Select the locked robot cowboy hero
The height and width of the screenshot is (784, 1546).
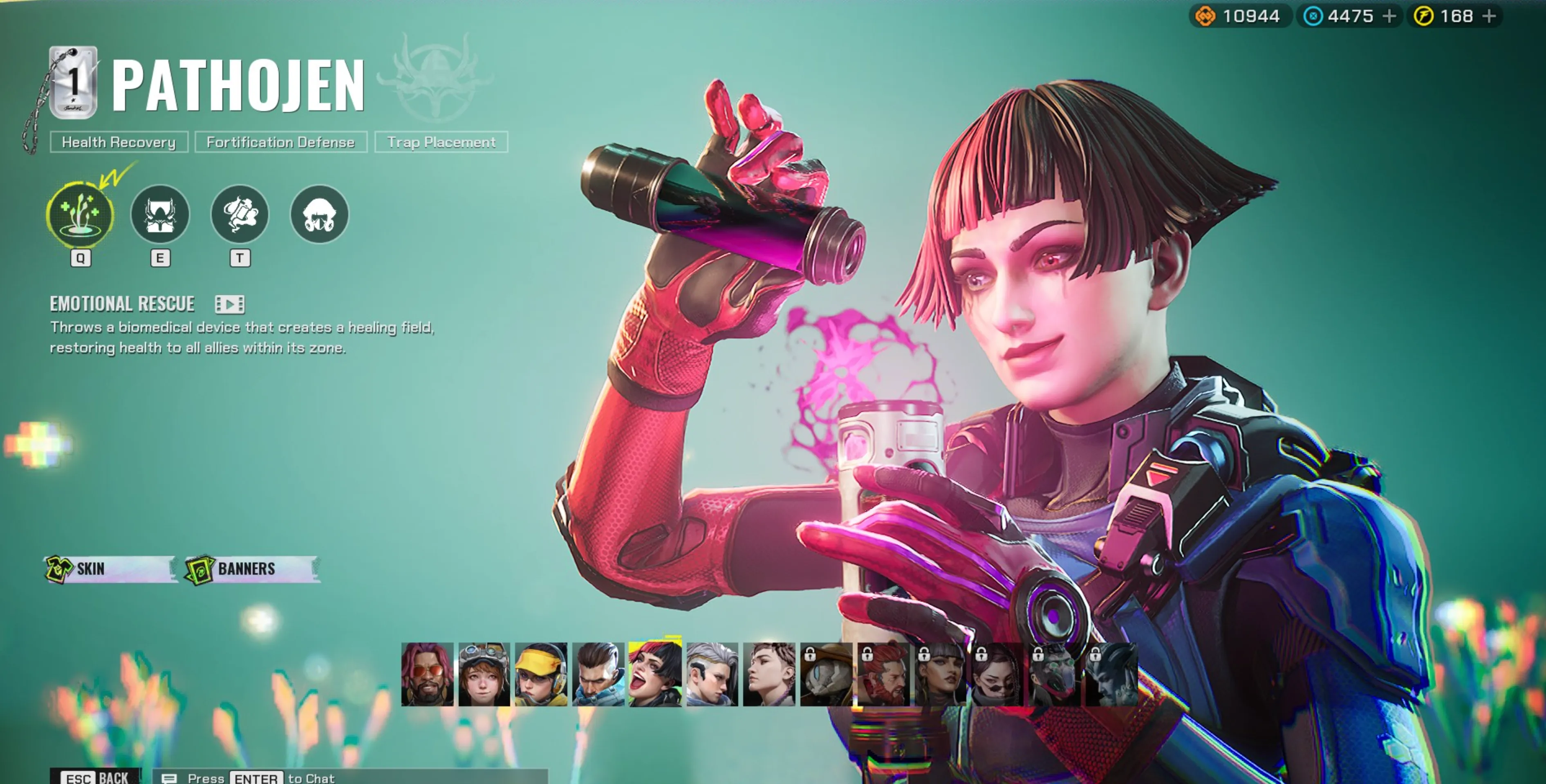826,674
